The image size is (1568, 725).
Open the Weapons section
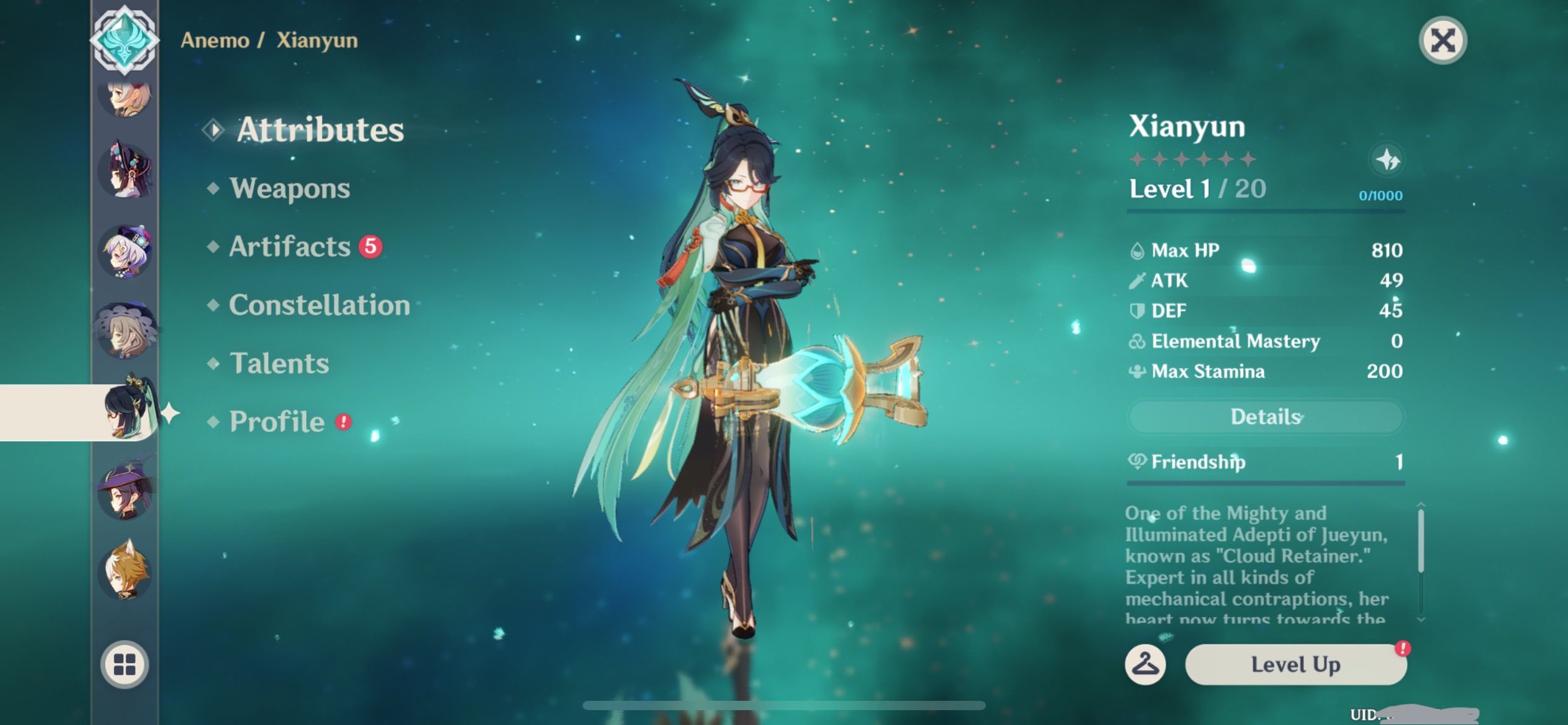click(x=289, y=188)
